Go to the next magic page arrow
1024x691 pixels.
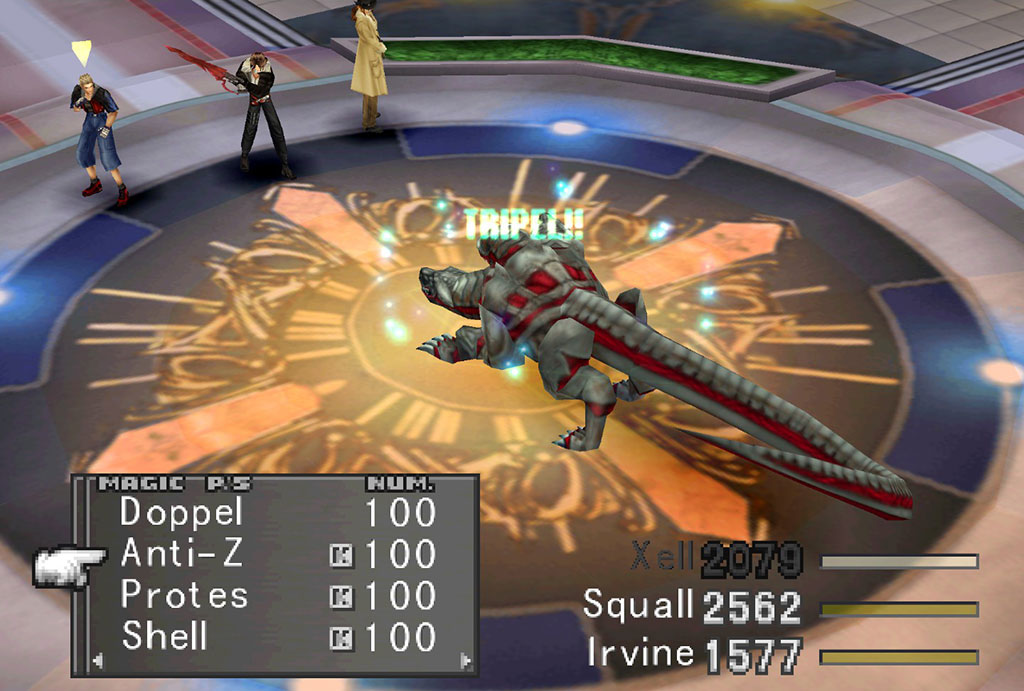click(464, 660)
